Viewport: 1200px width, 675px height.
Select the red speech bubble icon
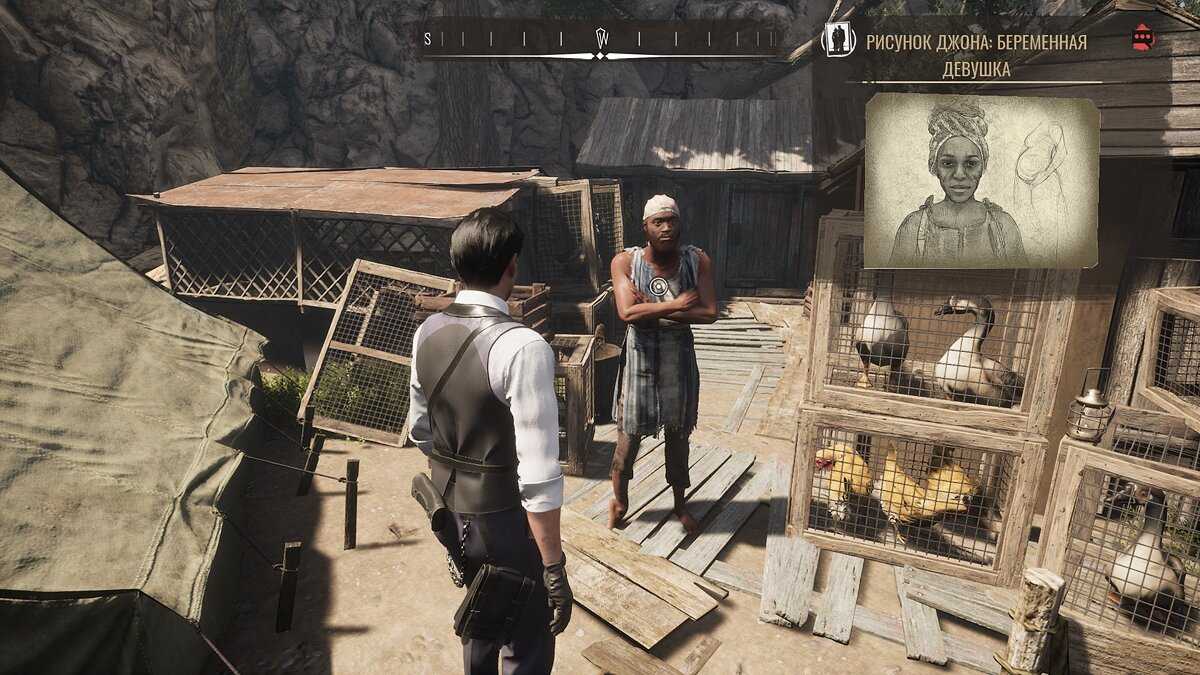(1142, 38)
